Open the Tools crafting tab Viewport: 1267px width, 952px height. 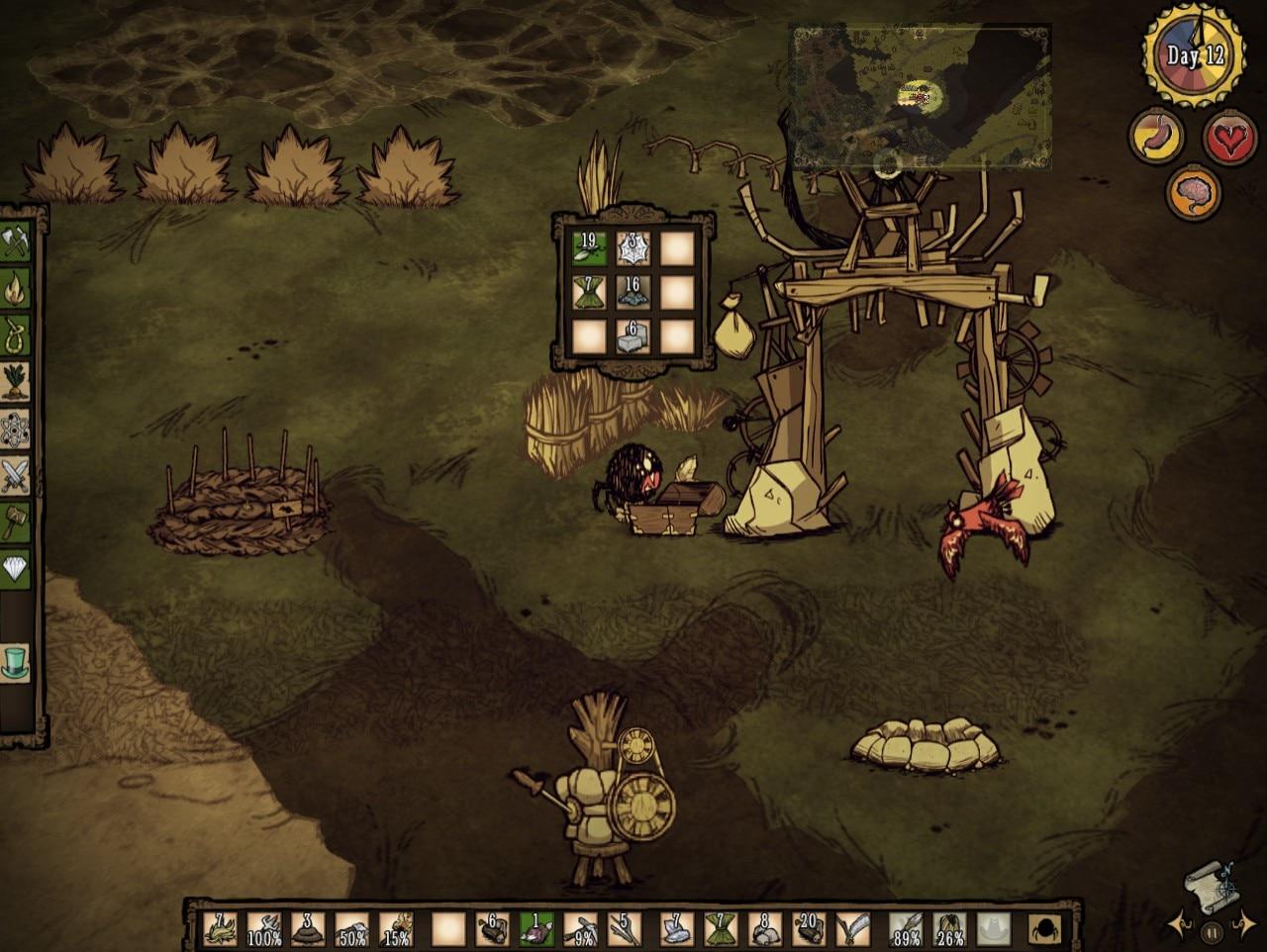click(16, 241)
